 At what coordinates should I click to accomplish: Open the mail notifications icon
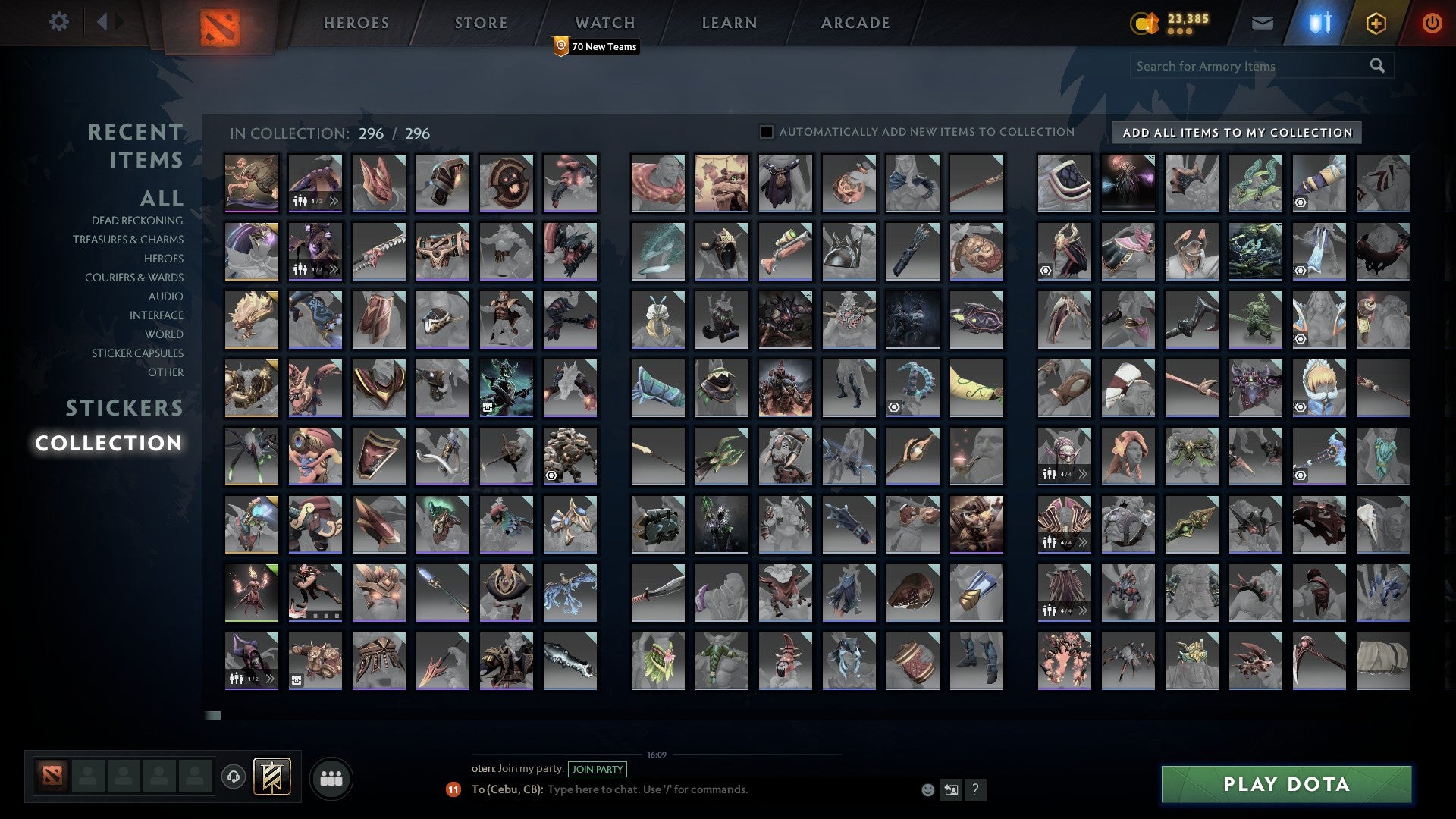[1263, 23]
